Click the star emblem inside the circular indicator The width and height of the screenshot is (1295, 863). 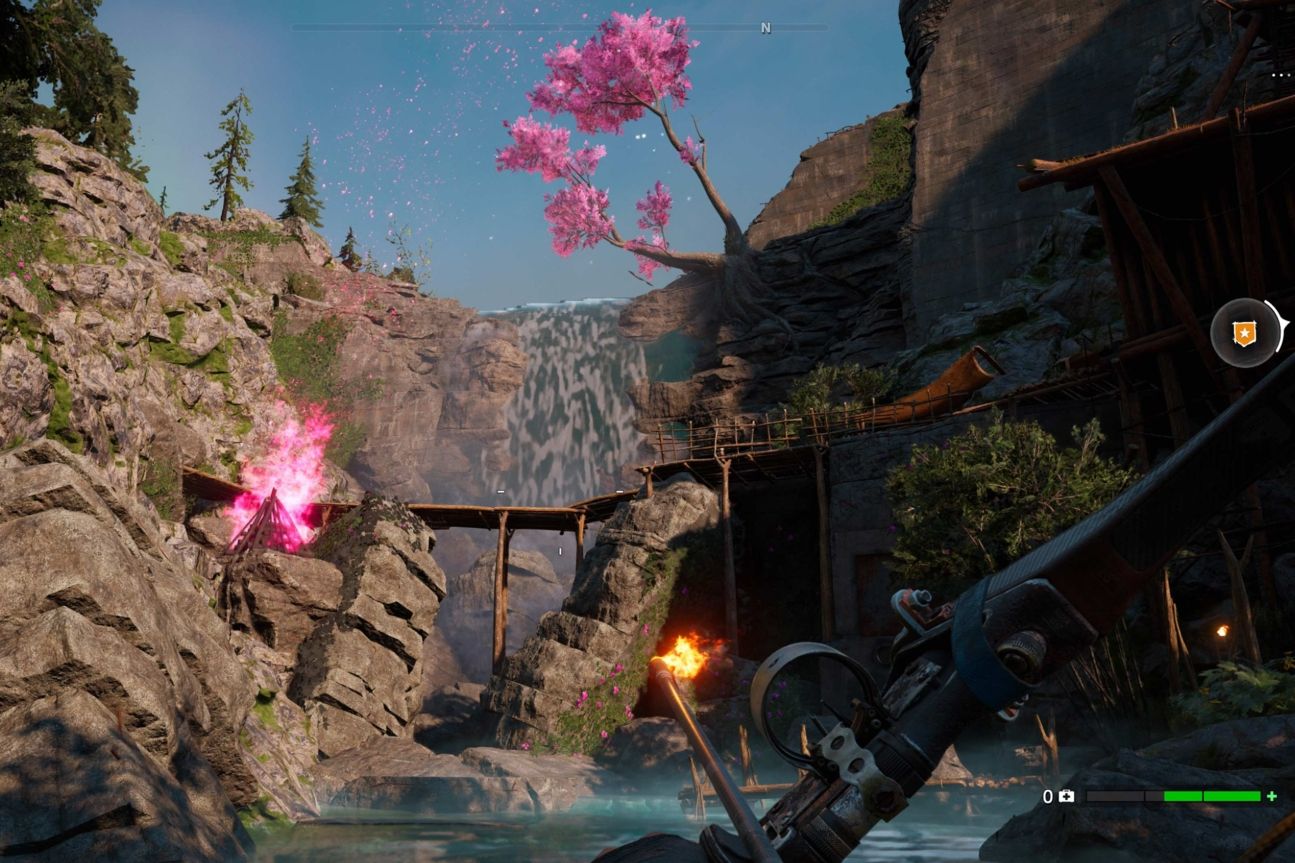click(x=1243, y=333)
